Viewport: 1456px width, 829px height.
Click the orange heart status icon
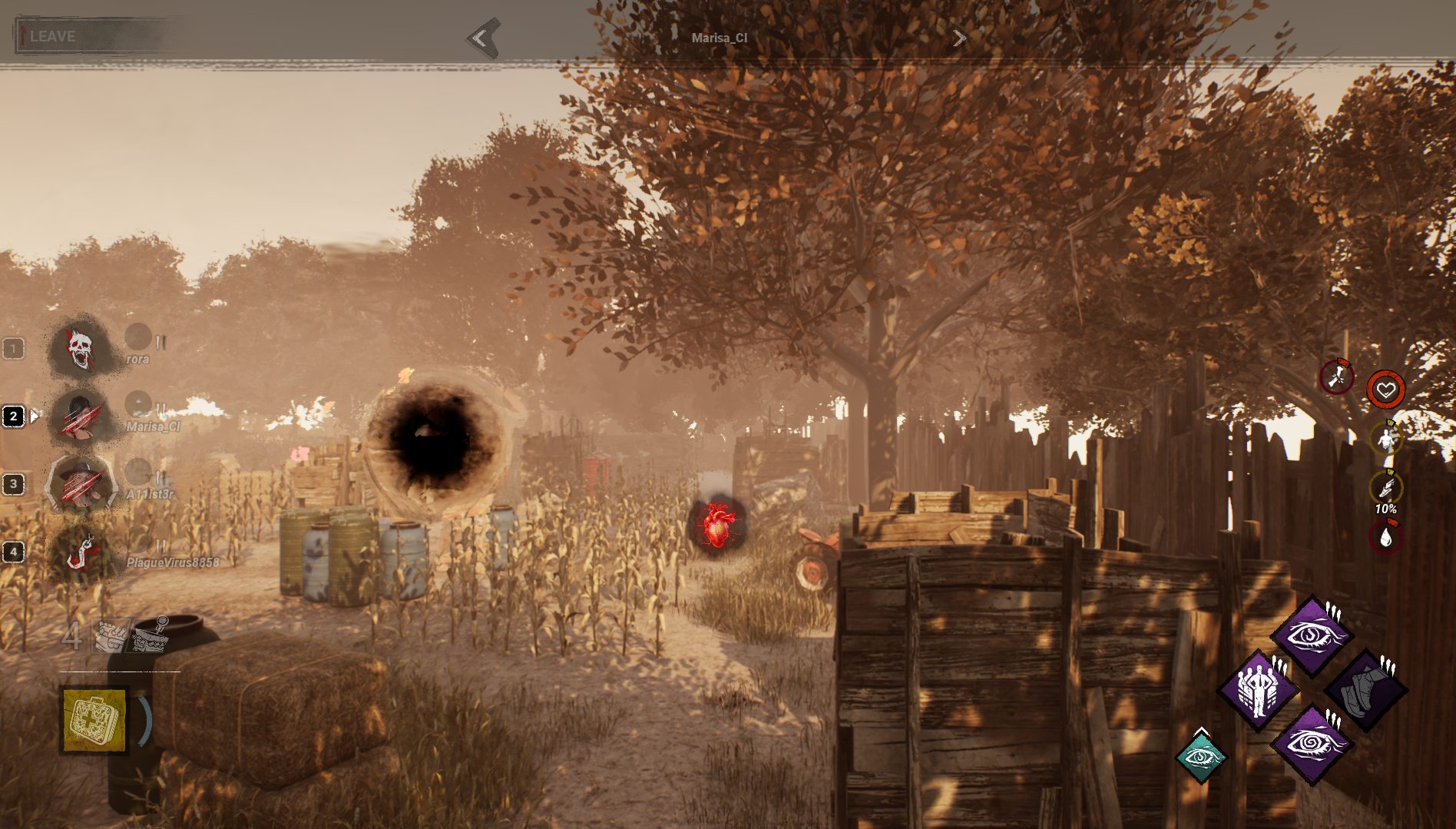1385,390
